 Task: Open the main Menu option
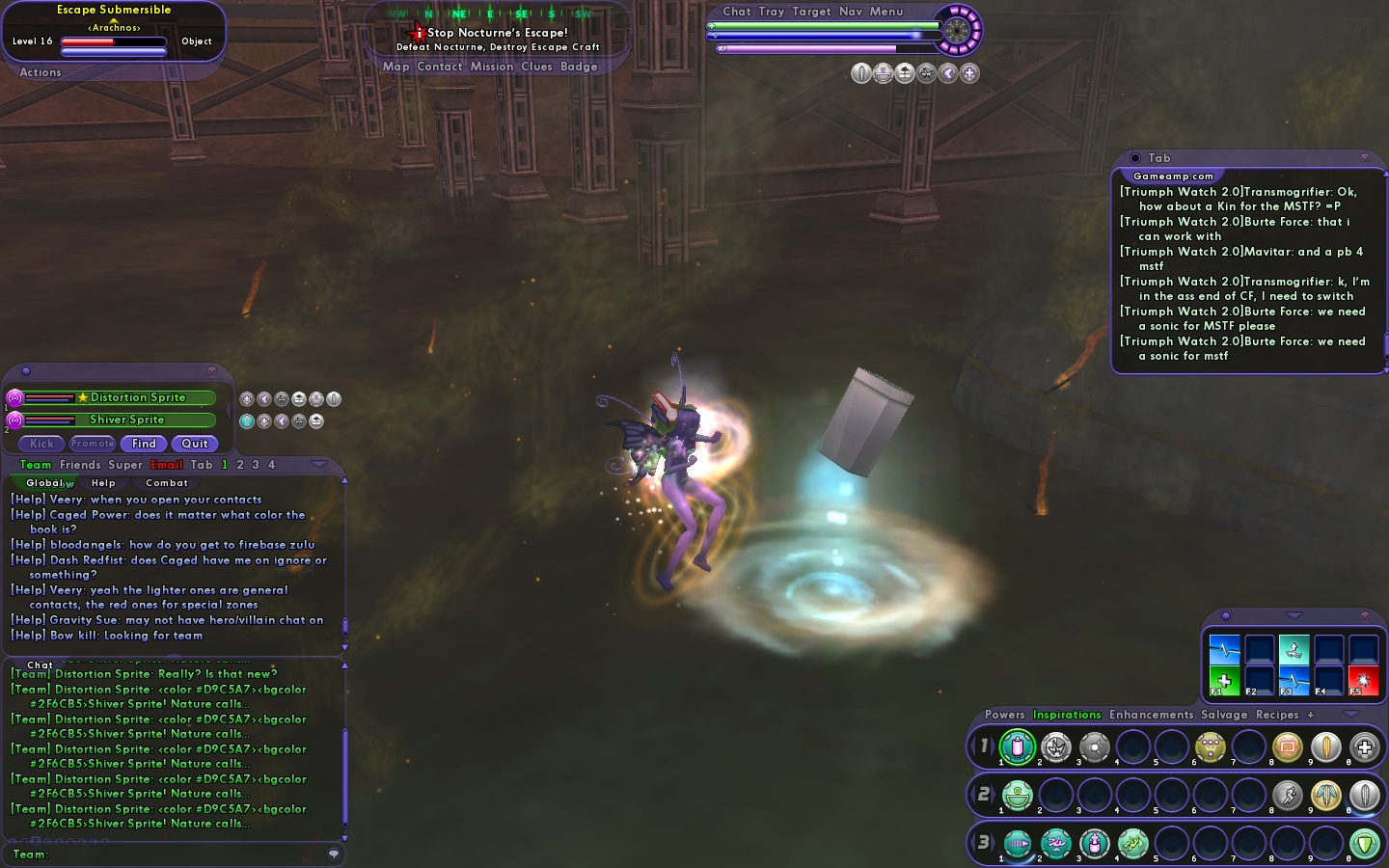tap(886, 12)
